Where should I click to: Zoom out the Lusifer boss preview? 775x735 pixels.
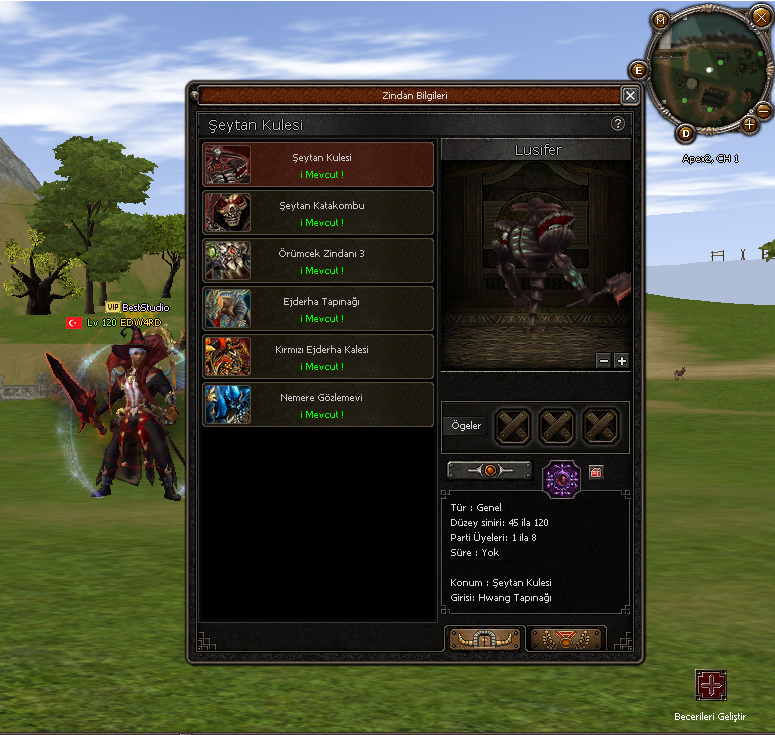[x=603, y=360]
